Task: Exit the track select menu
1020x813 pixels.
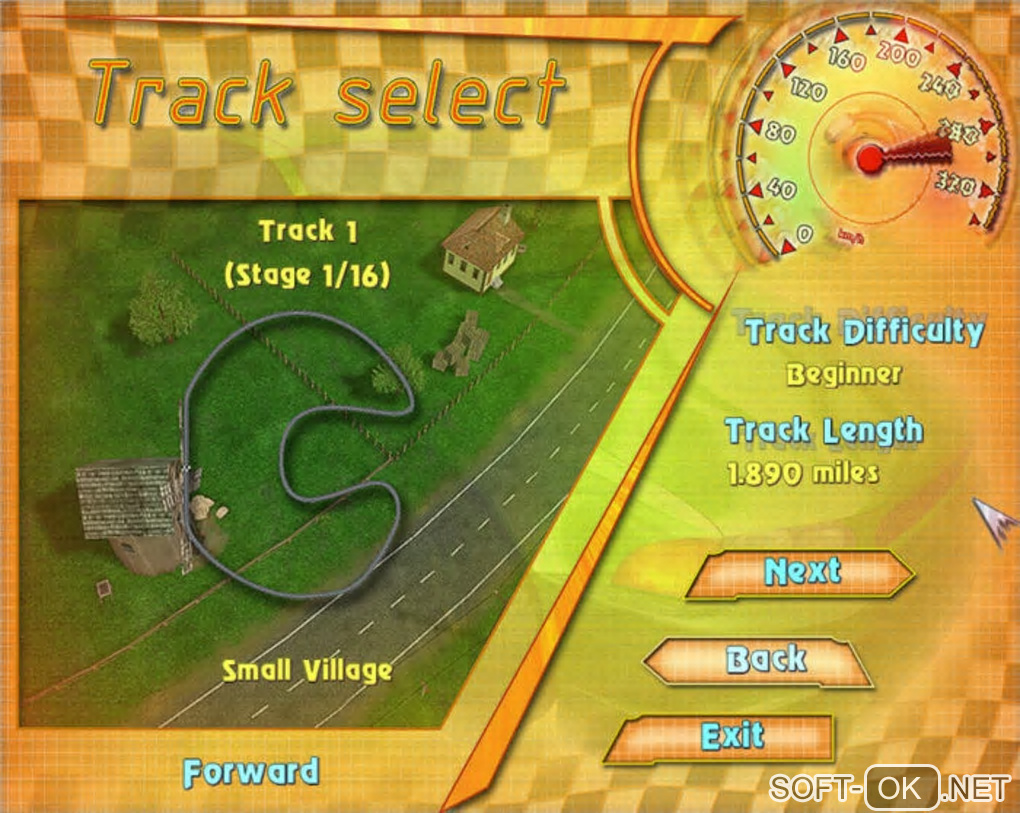Action: coord(732,738)
